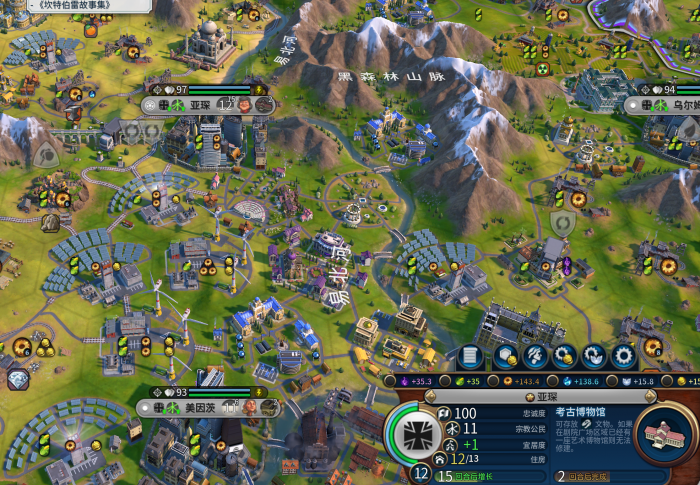This screenshot has width=700, height=485.
Task: Select the manage citizens button
Action: click(534, 355)
